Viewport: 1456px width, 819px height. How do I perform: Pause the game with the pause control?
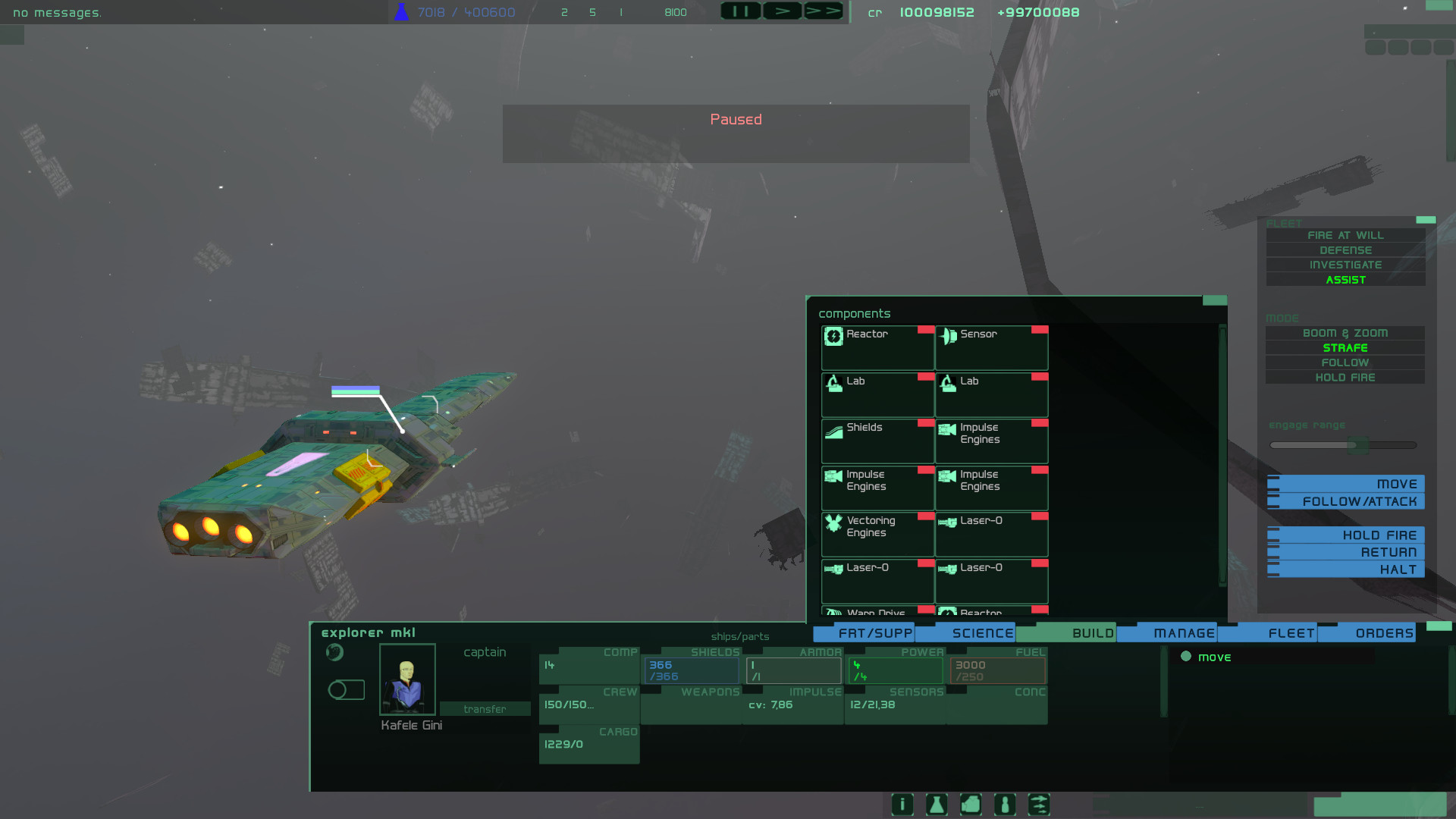740,11
